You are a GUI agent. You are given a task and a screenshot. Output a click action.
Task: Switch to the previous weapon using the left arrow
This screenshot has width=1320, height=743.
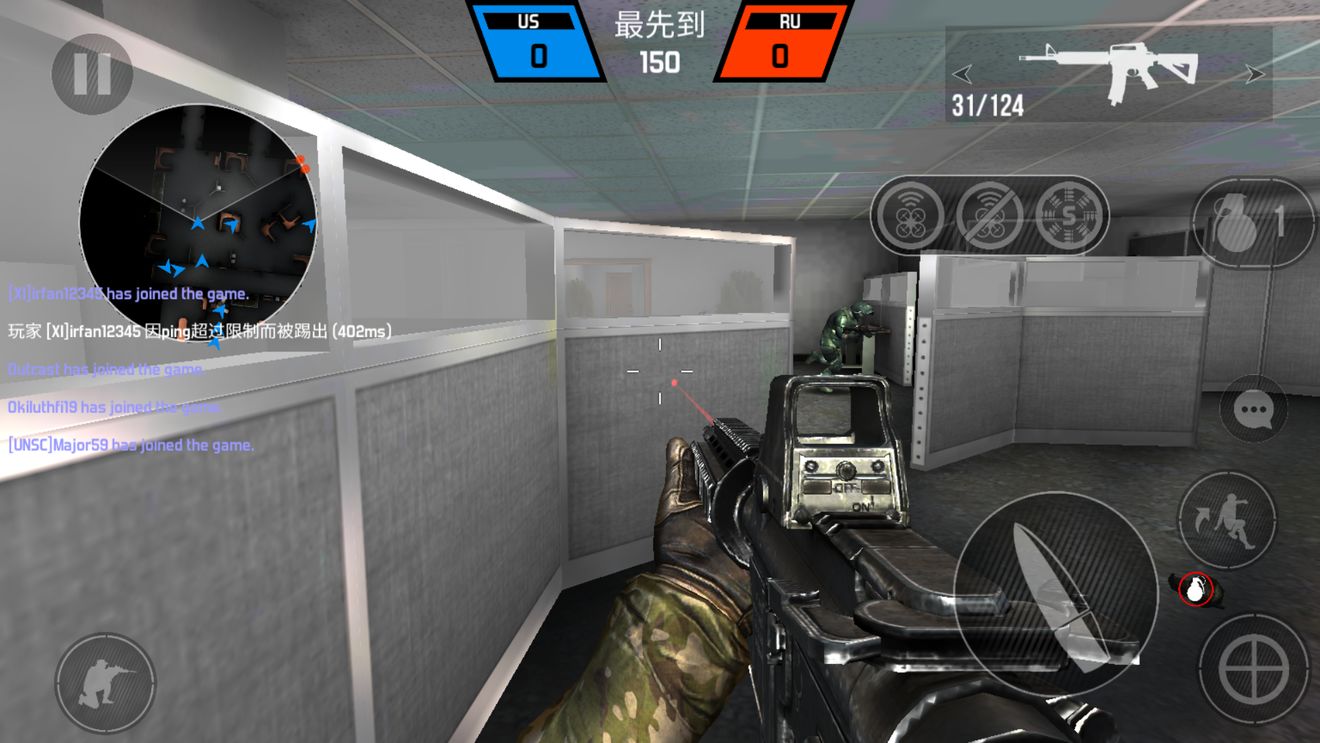pyautogui.click(x=962, y=74)
